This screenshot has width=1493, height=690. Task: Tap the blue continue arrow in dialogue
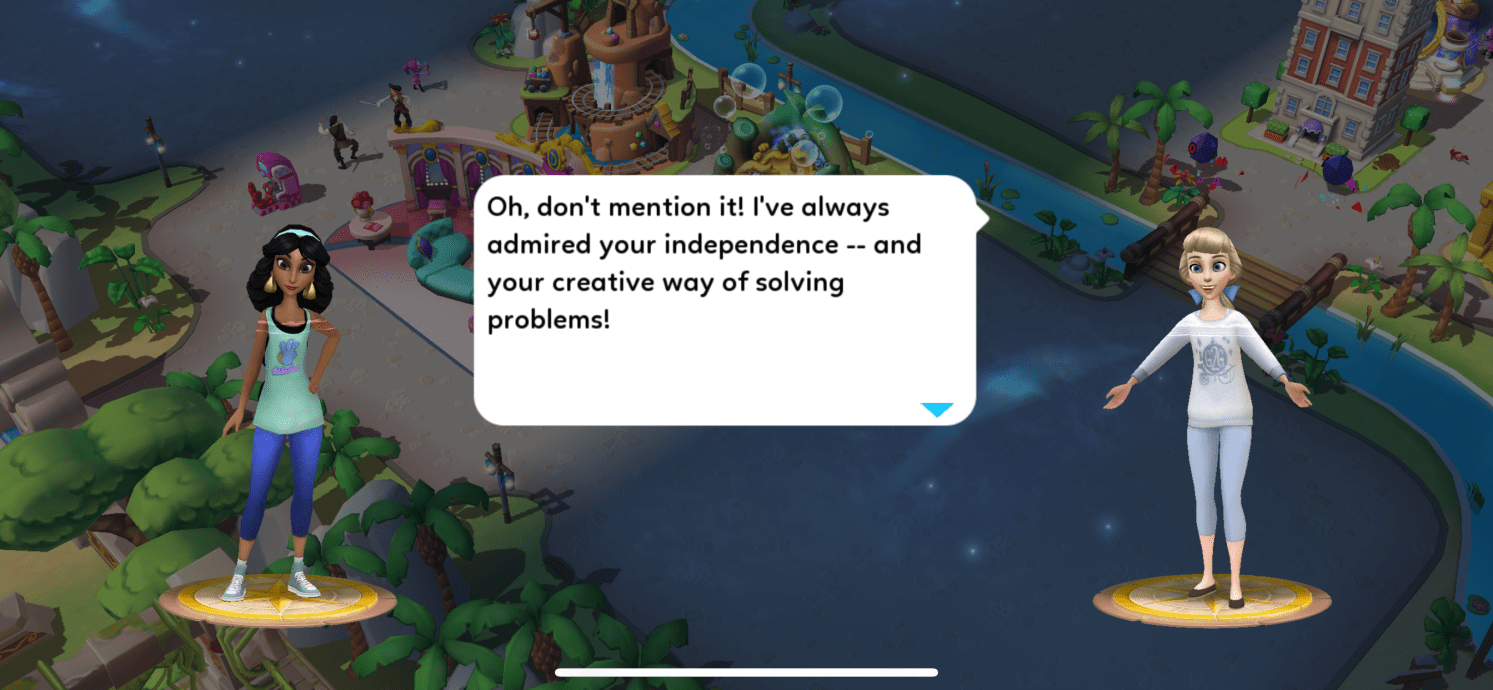937,409
